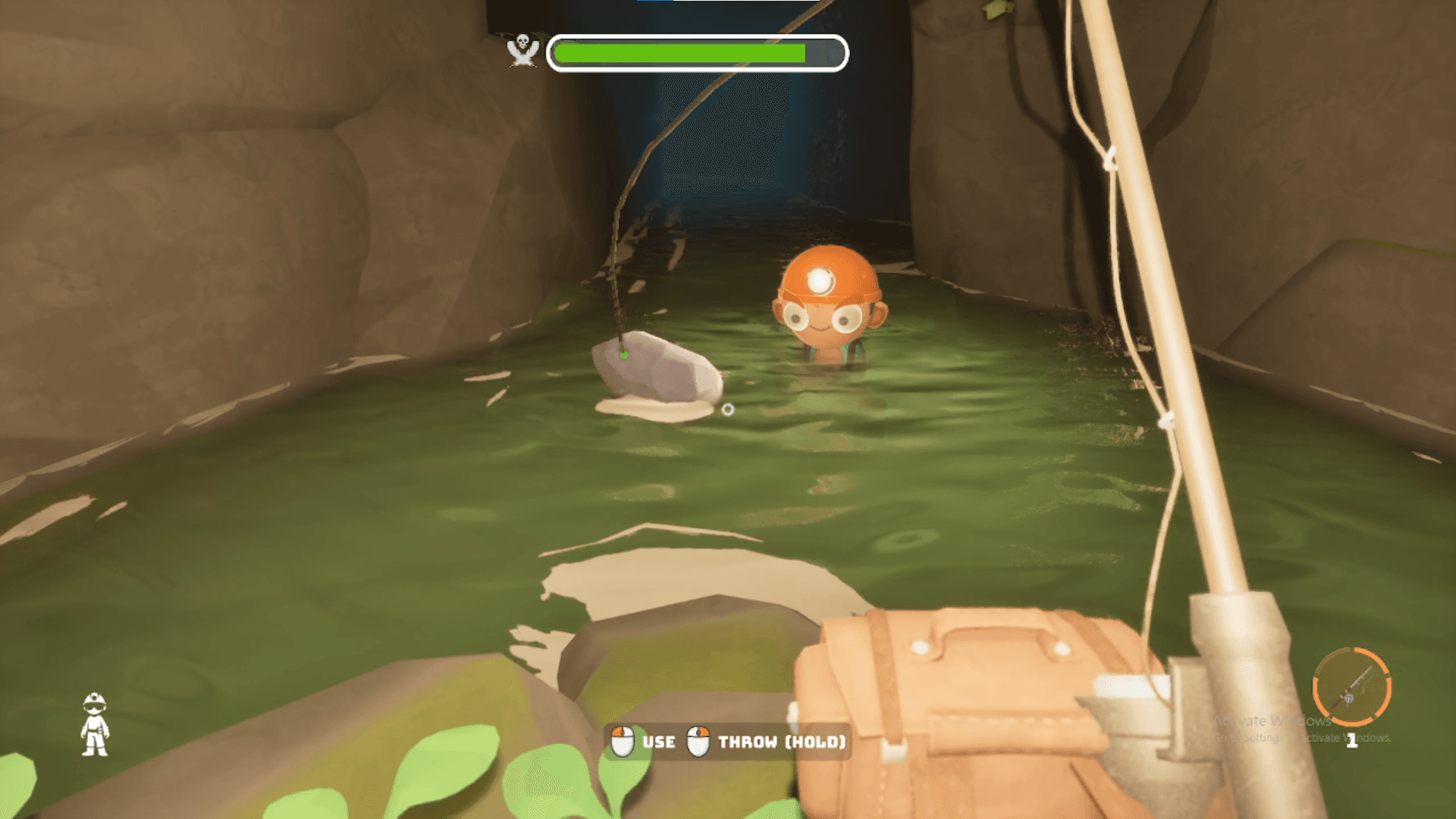Click the slot number 1 below the rod icon
This screenshot has width=1456, height=819.
coord(1354,739)
